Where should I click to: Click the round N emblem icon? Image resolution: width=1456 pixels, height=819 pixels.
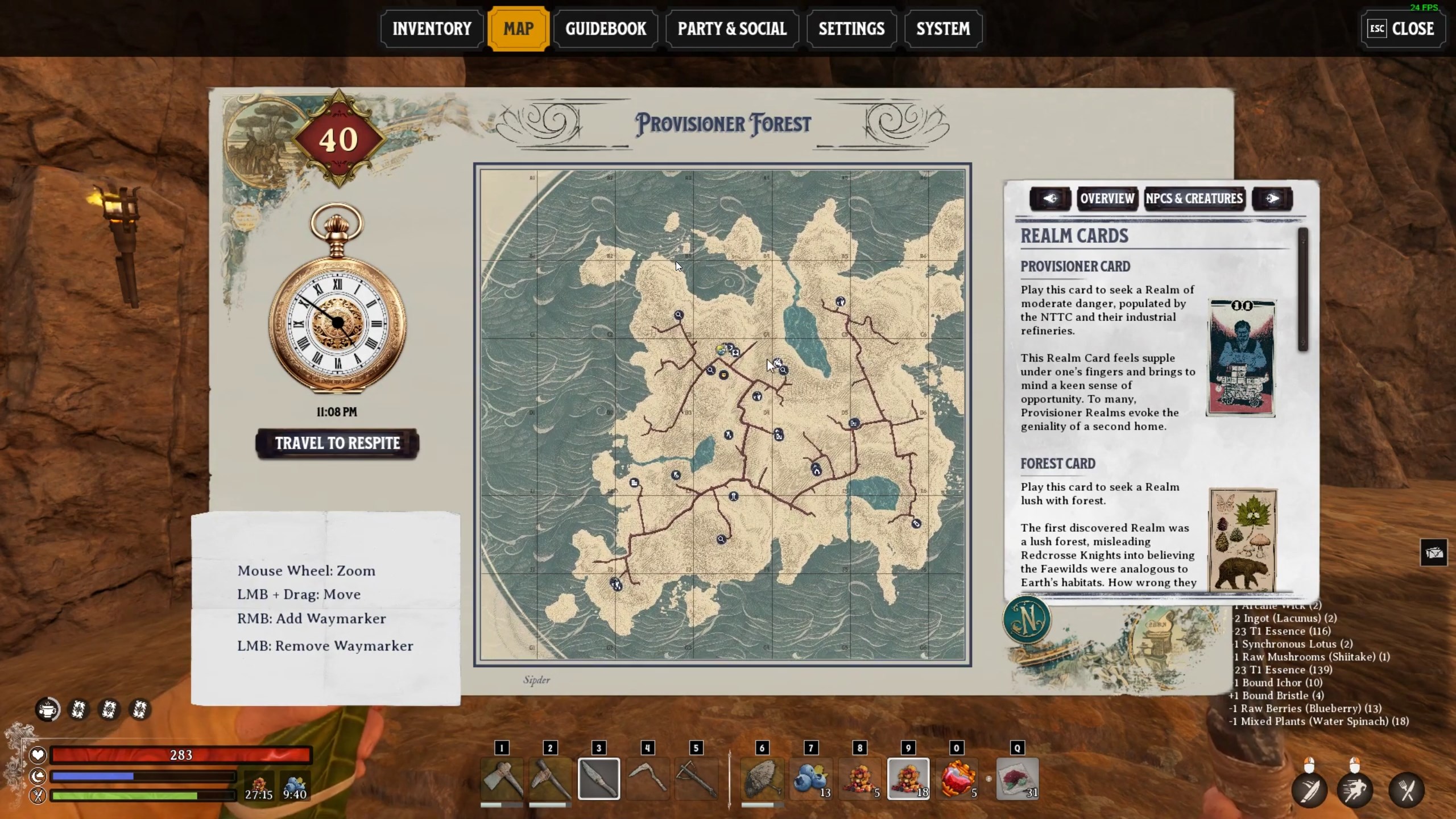tap(1027, 620)
